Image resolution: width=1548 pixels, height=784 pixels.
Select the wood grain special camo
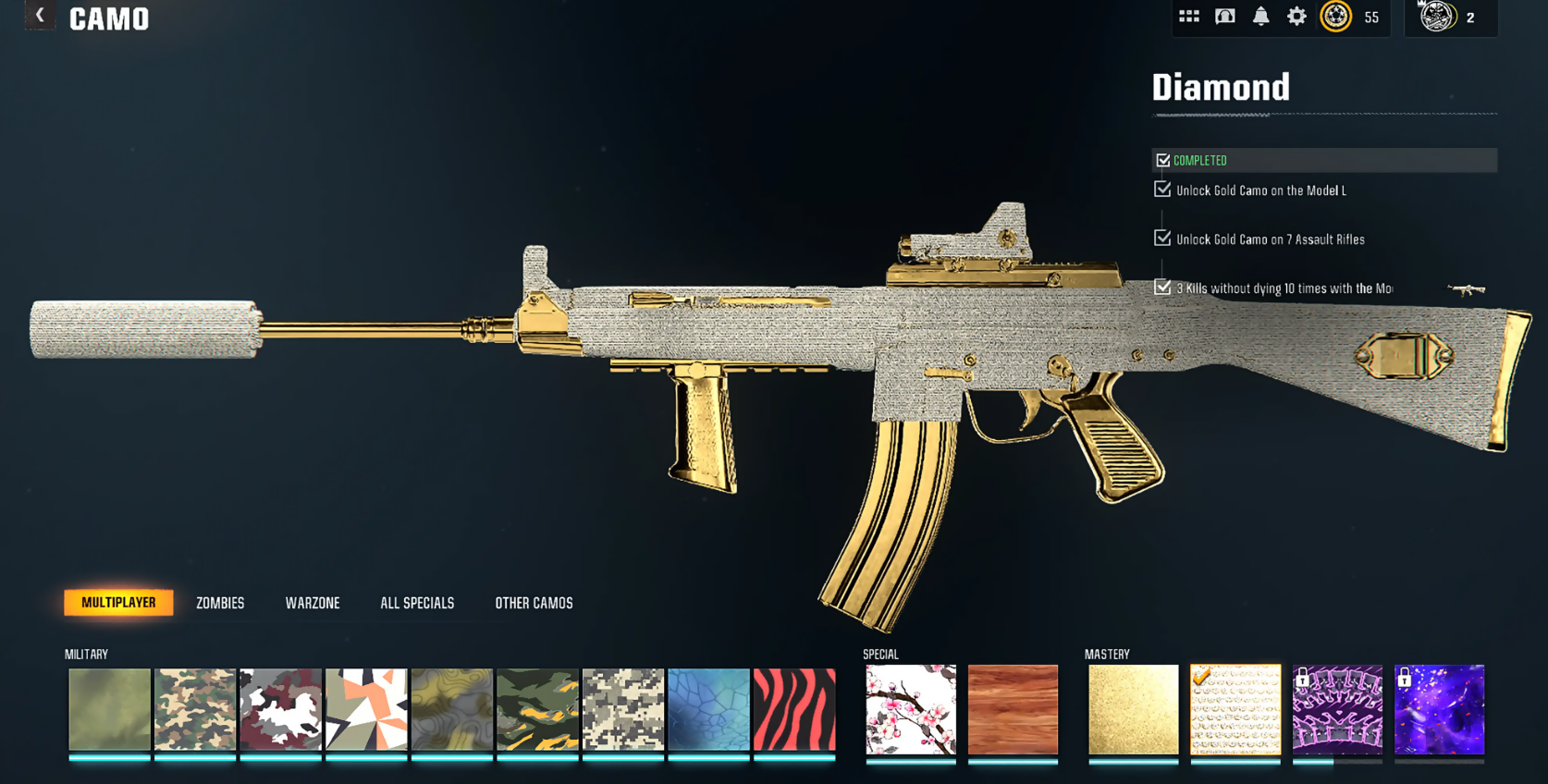click(1013, 709)
